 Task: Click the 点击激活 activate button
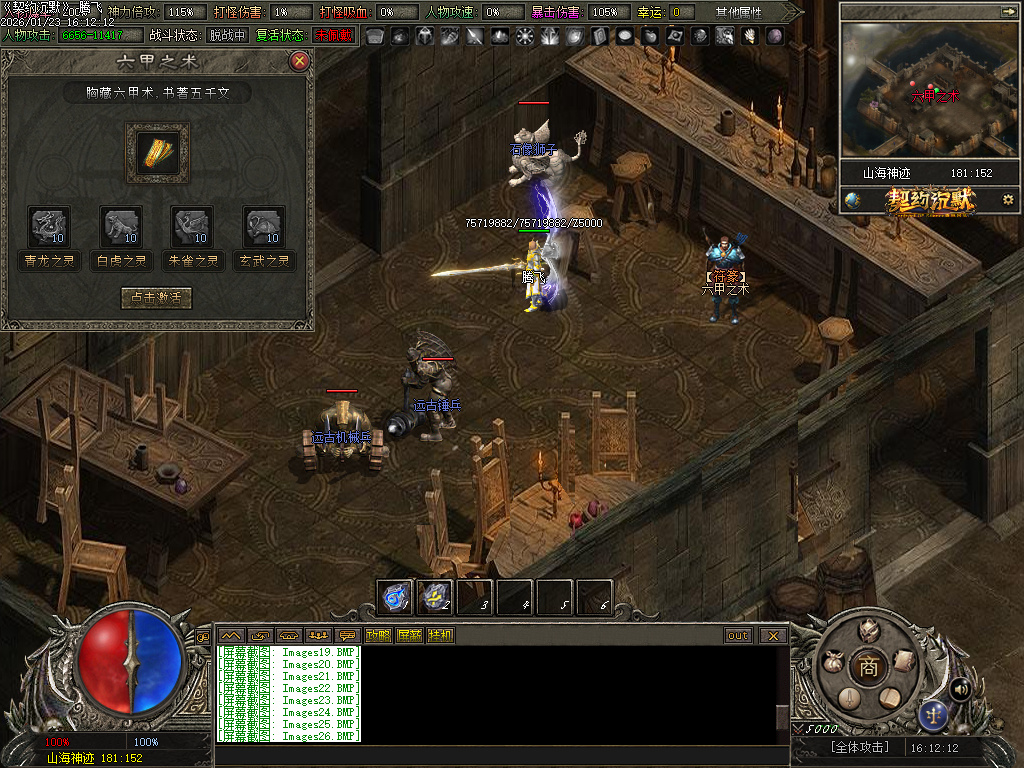pyautogui.click(x=156, y=298)
